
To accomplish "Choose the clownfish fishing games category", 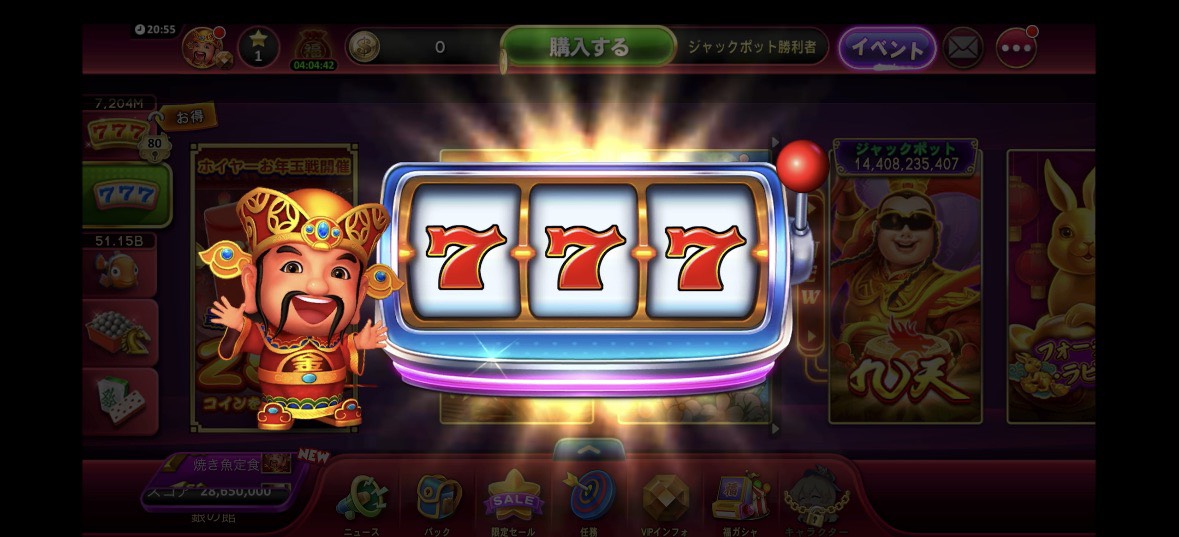I will pos(120,268).
